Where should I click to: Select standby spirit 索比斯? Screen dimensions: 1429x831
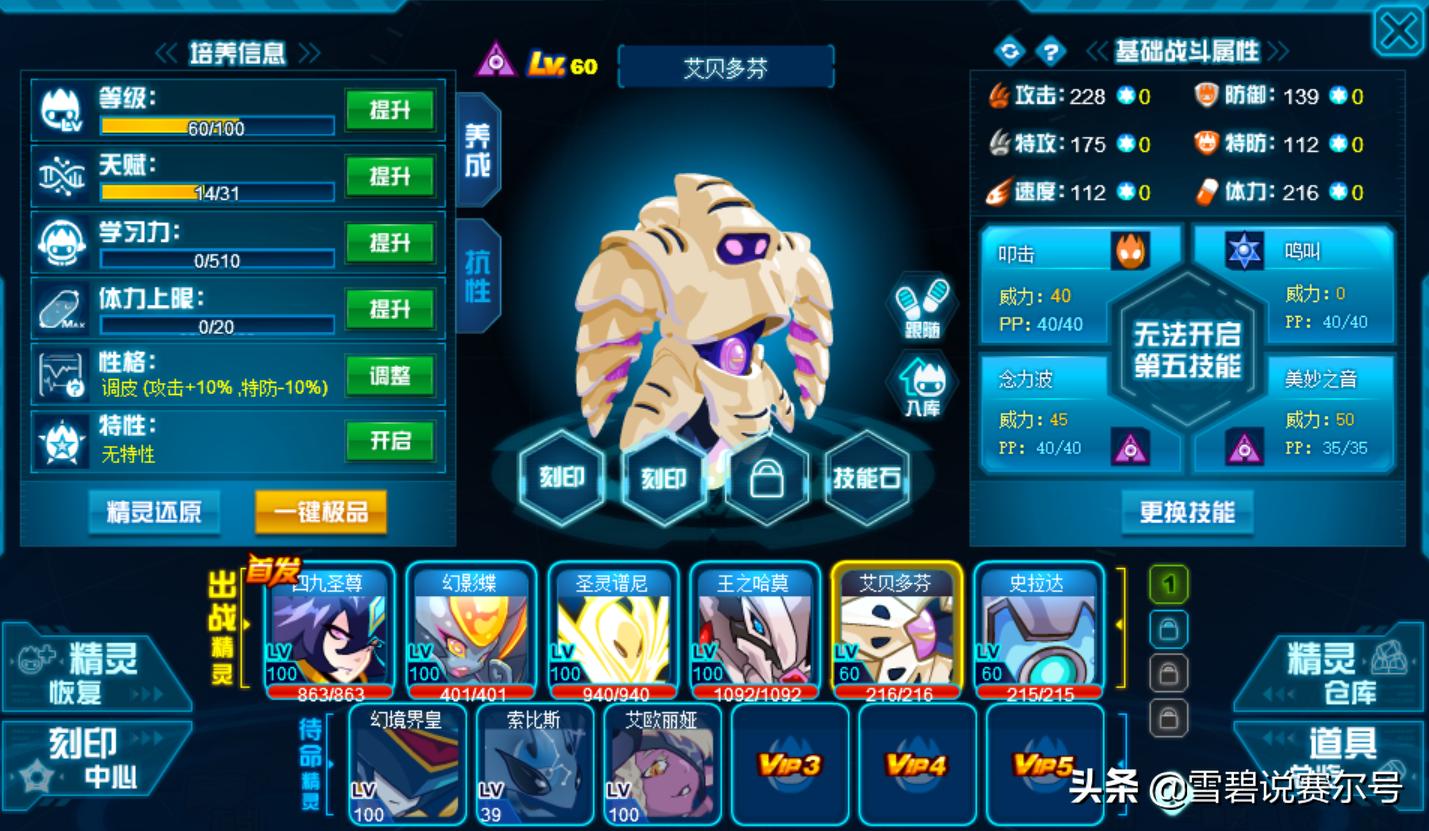[x=534, y=765]
